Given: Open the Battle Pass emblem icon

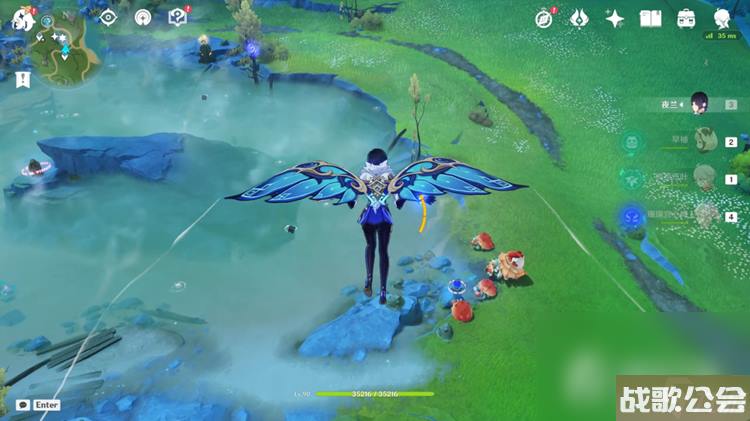Looking at the screenshot, I should pyautogui.click(x=580, y=19).
